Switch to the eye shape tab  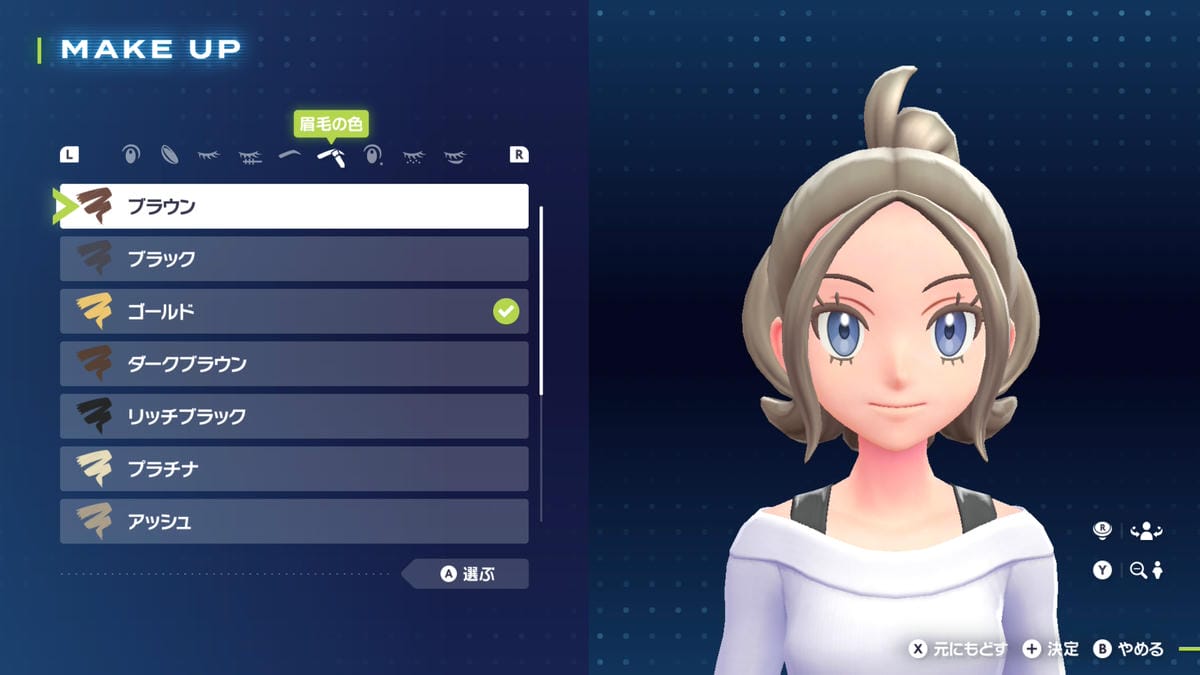(x=130, y=155)
